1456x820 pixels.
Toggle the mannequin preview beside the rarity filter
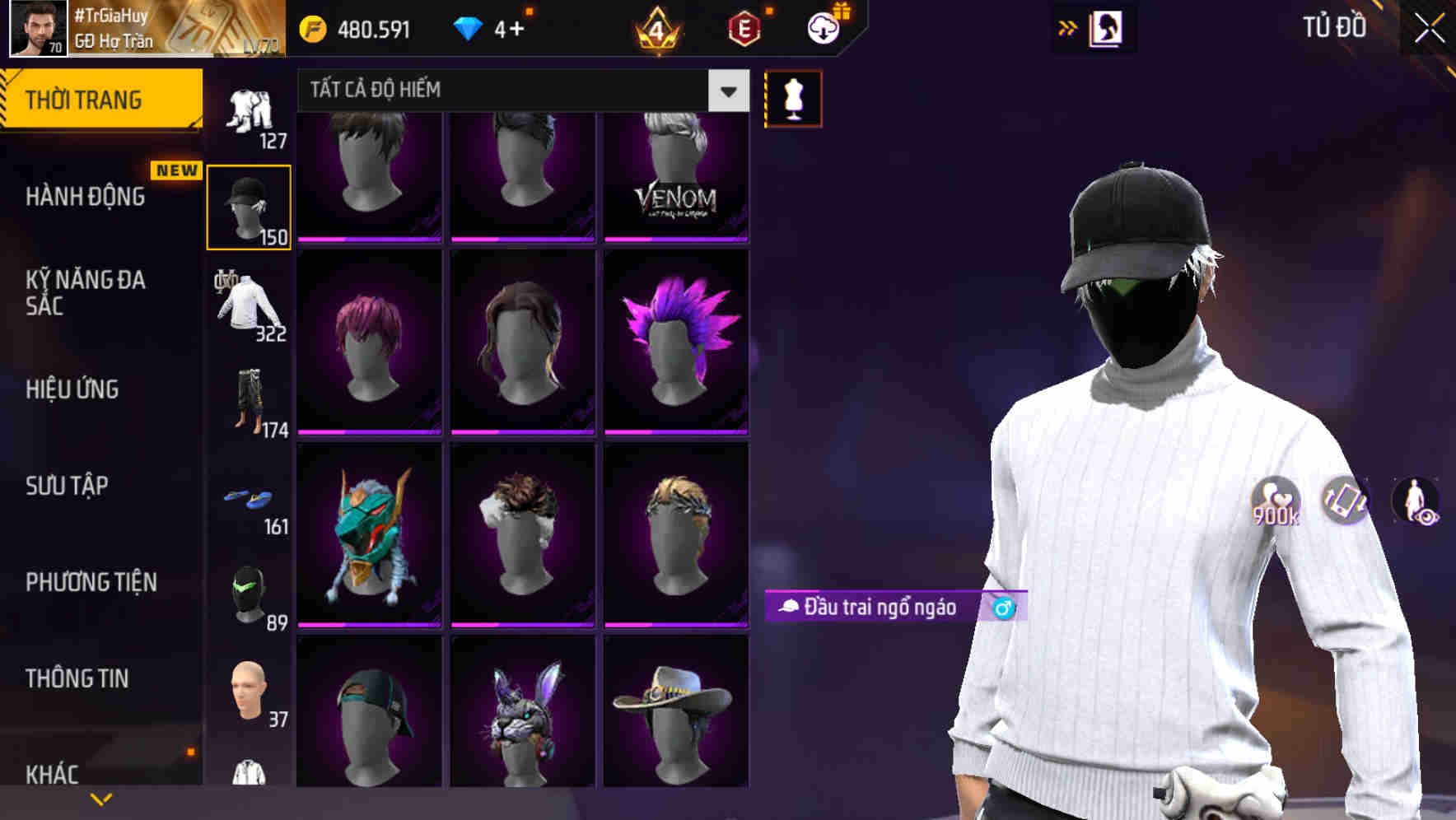[x=792, y=97]
